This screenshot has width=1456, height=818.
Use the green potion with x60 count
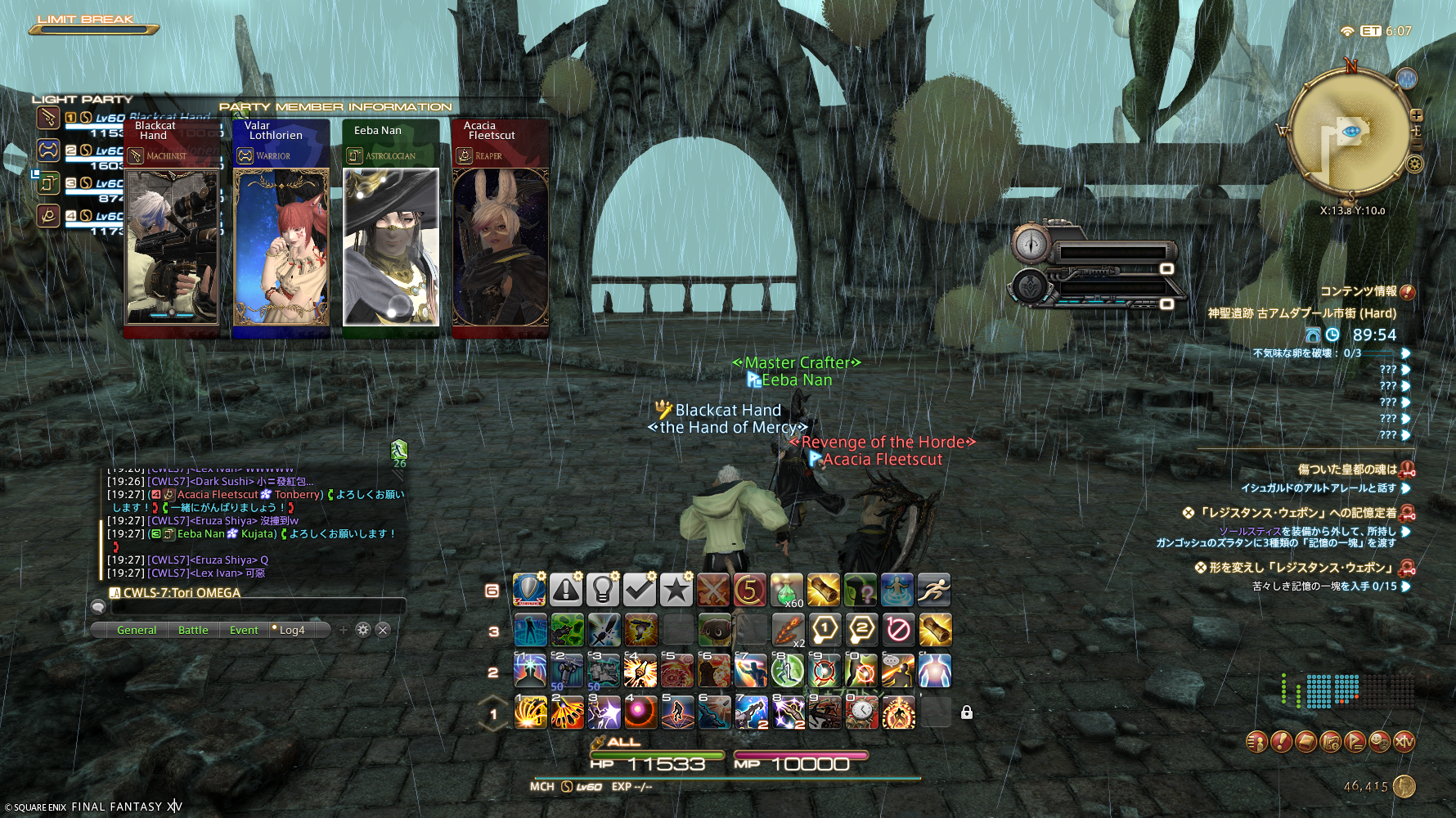[786, 590]
